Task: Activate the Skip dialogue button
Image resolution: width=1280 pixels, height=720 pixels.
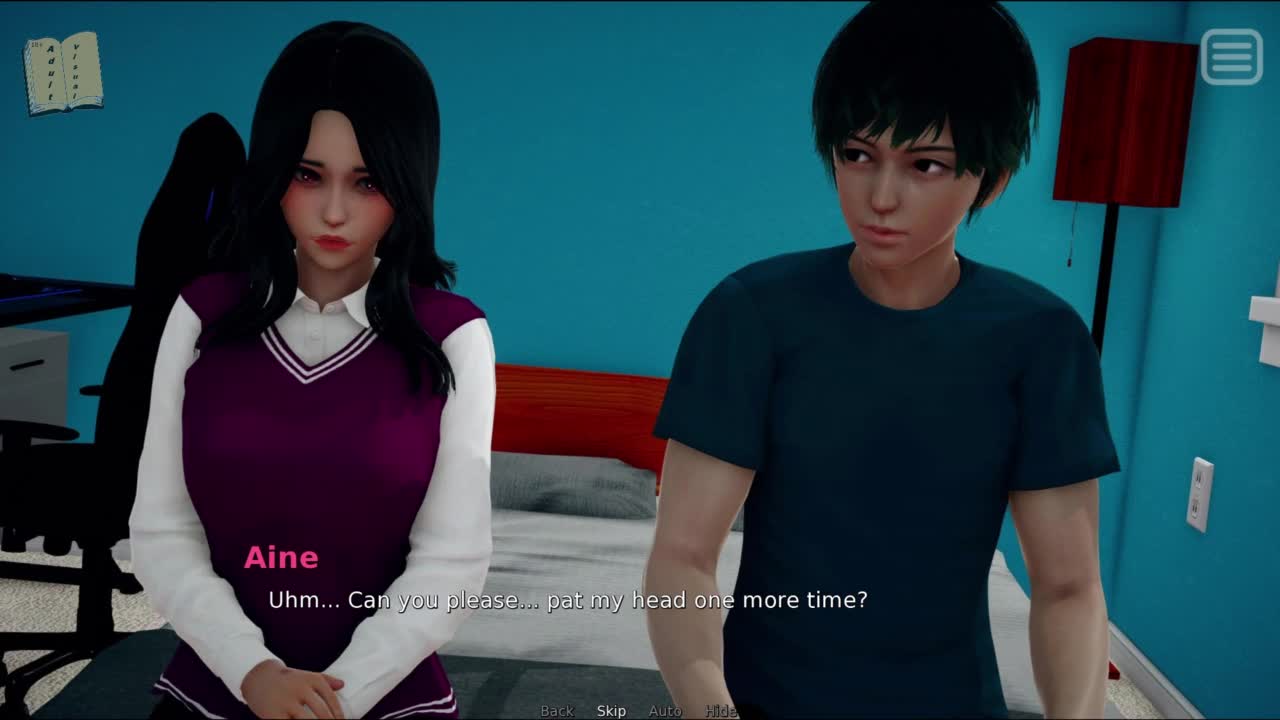Action: (611, 711)
